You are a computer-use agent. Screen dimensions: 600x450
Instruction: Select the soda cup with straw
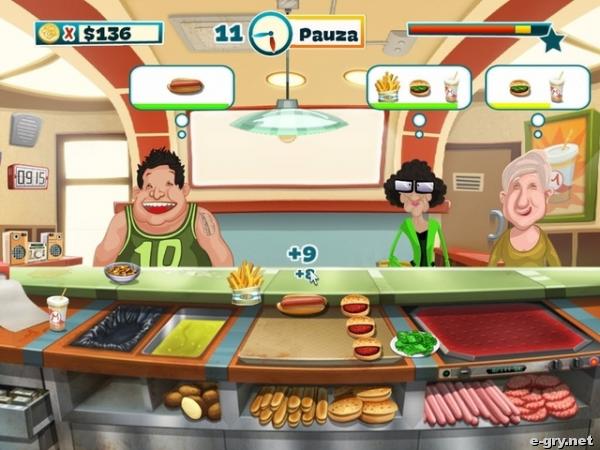click(58, 311)
